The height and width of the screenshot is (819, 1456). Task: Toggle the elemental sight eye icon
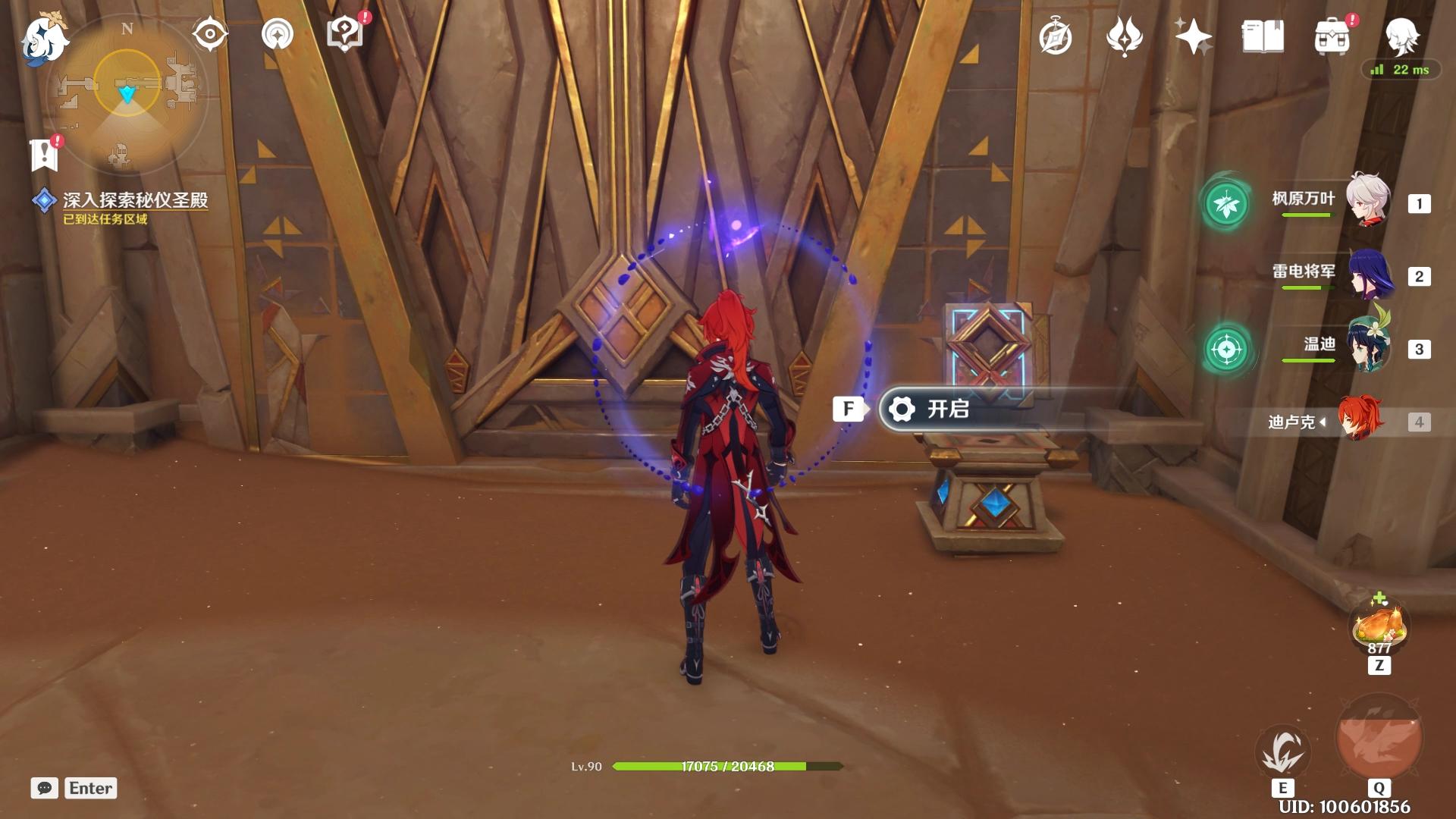coord(209,35)
